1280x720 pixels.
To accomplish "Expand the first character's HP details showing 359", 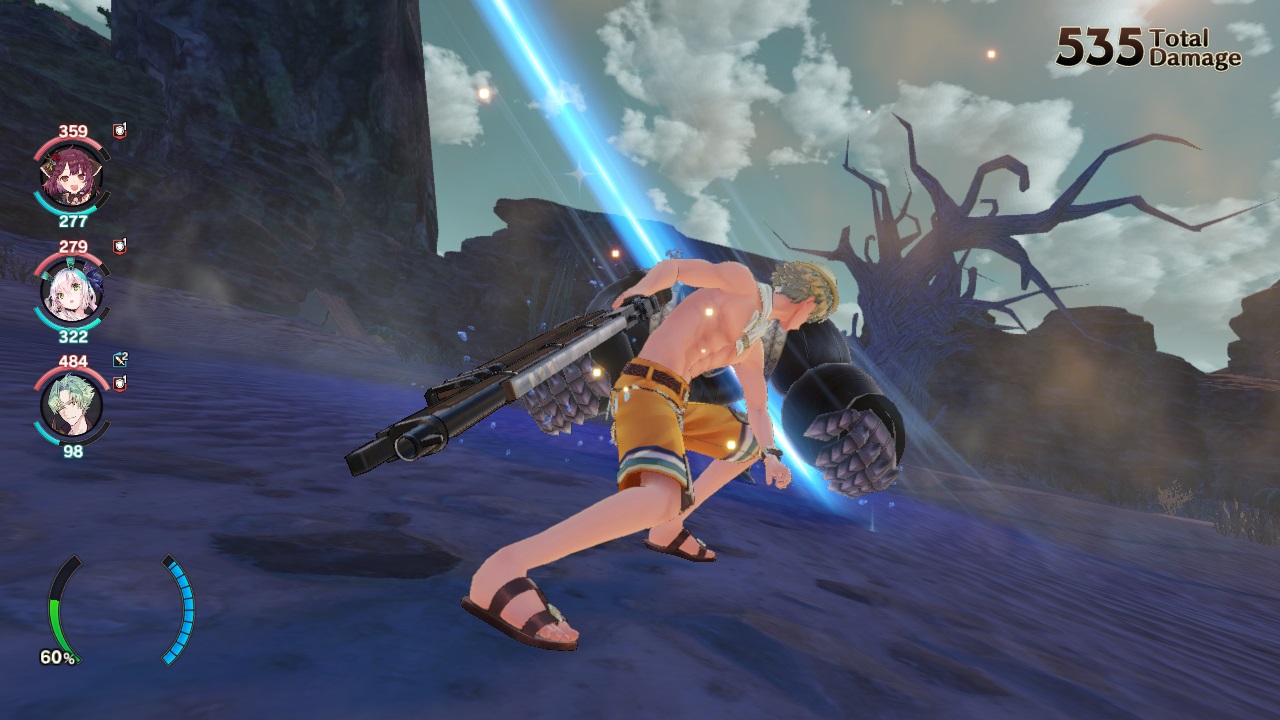I will [x=72, y=131].
